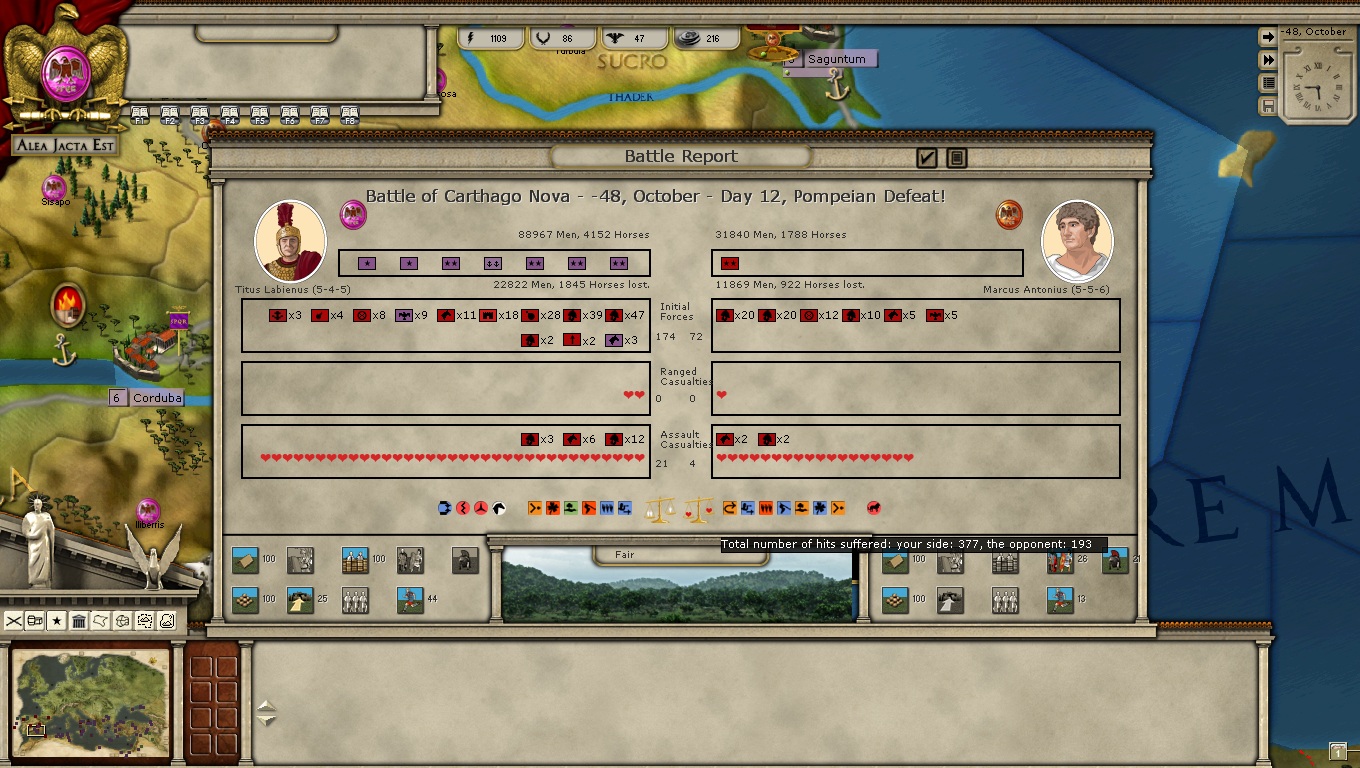The height and width of the screenshot is (768, 1360).
Task: Select the Saguntum city label
Action: [837, 59]
